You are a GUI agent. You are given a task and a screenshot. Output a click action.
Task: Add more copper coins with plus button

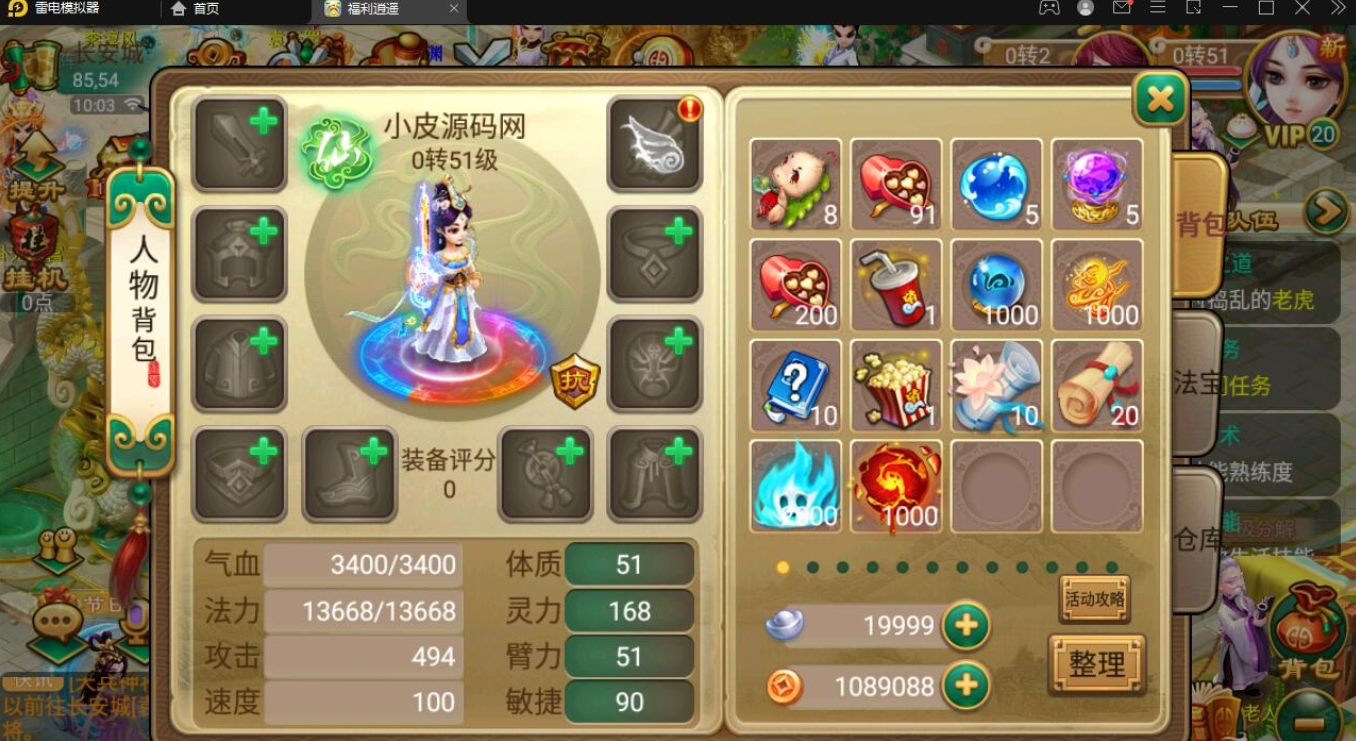pyautogui.click(x=966, y=686)
